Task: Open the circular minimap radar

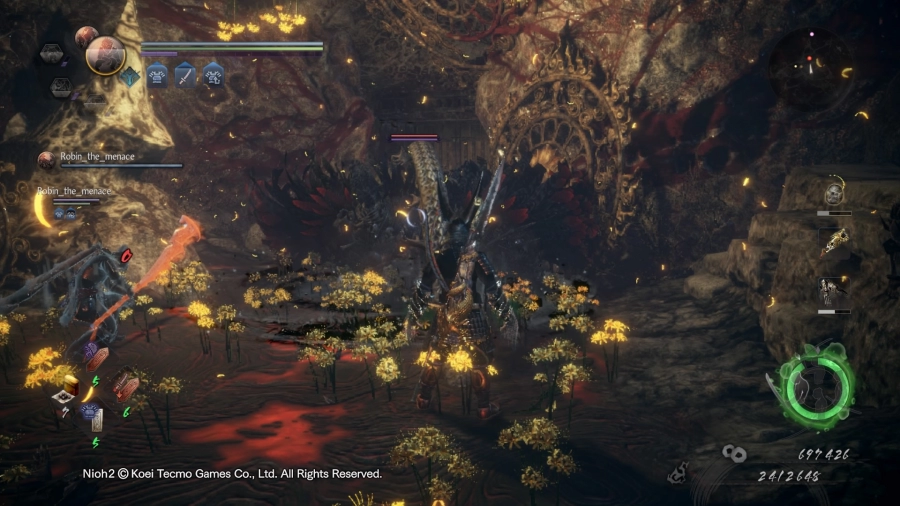Action: point(811,66)
